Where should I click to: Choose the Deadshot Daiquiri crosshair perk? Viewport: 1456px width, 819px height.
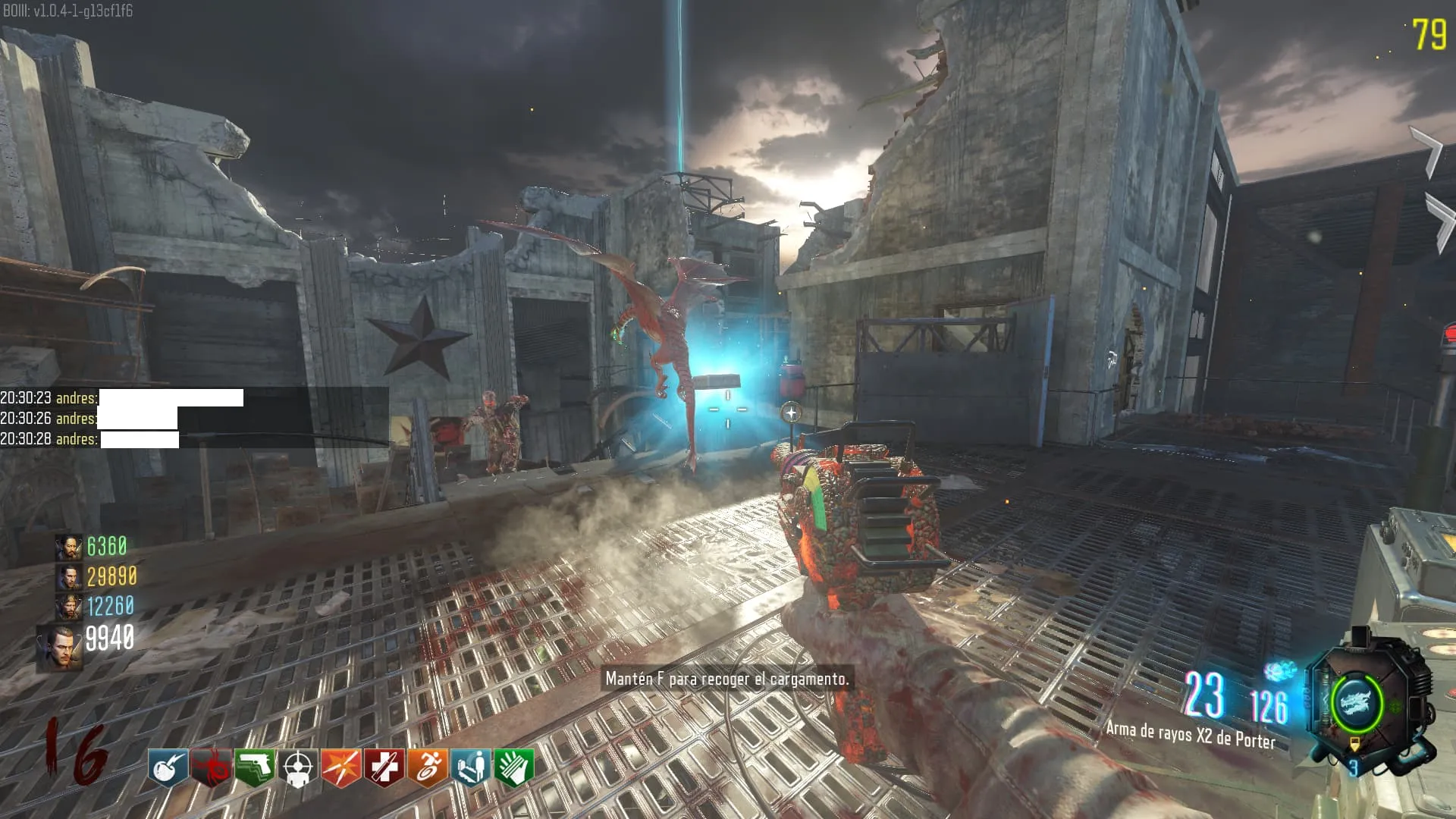coord(298,768)
